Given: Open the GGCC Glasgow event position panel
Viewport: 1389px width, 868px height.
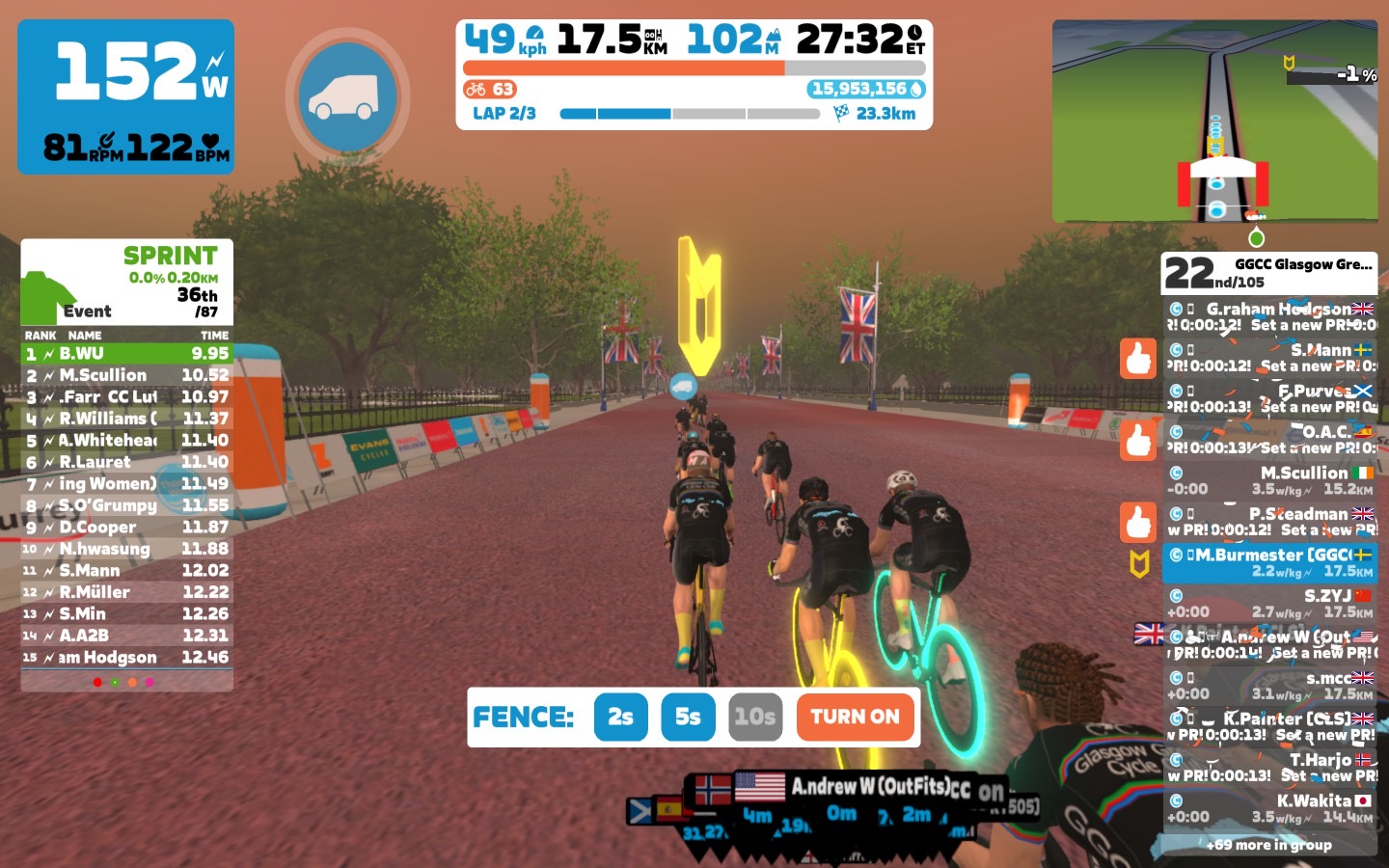Looking at the screenshot, I should [1269, 273].
